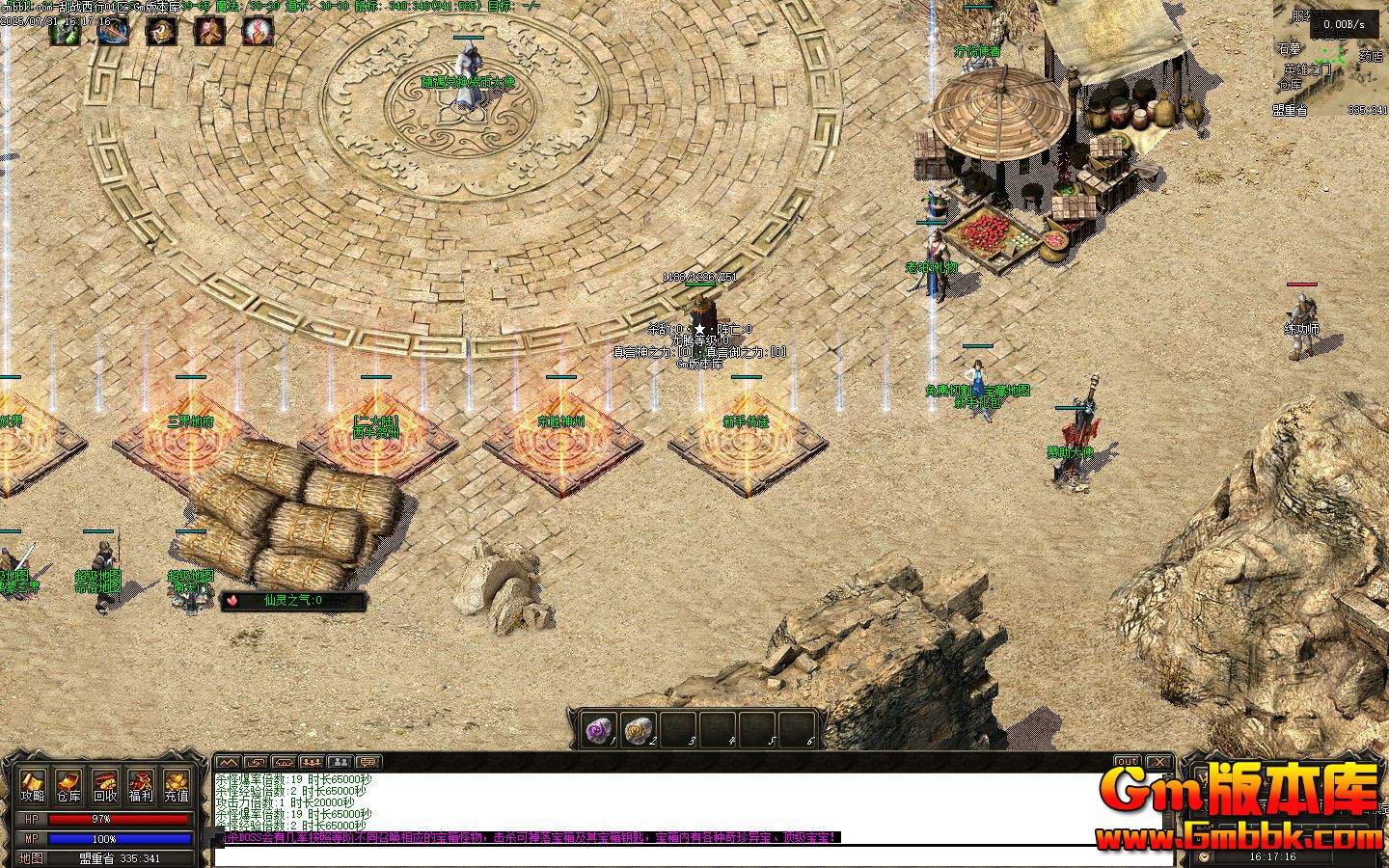
Task: Select the 回收 recycle button
Action: point(105,786)
